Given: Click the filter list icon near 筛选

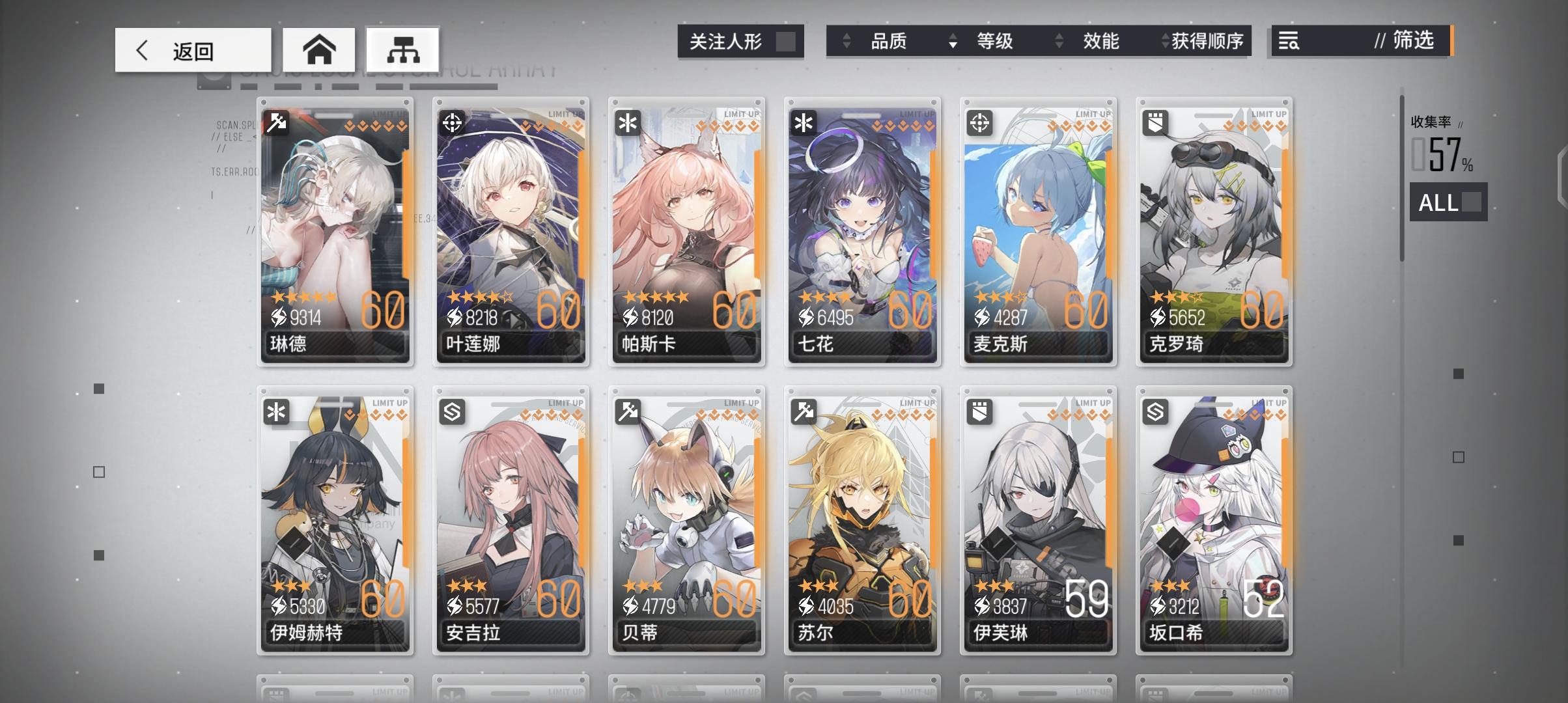Looking at the screenshot, I should tap(1290, 41).
